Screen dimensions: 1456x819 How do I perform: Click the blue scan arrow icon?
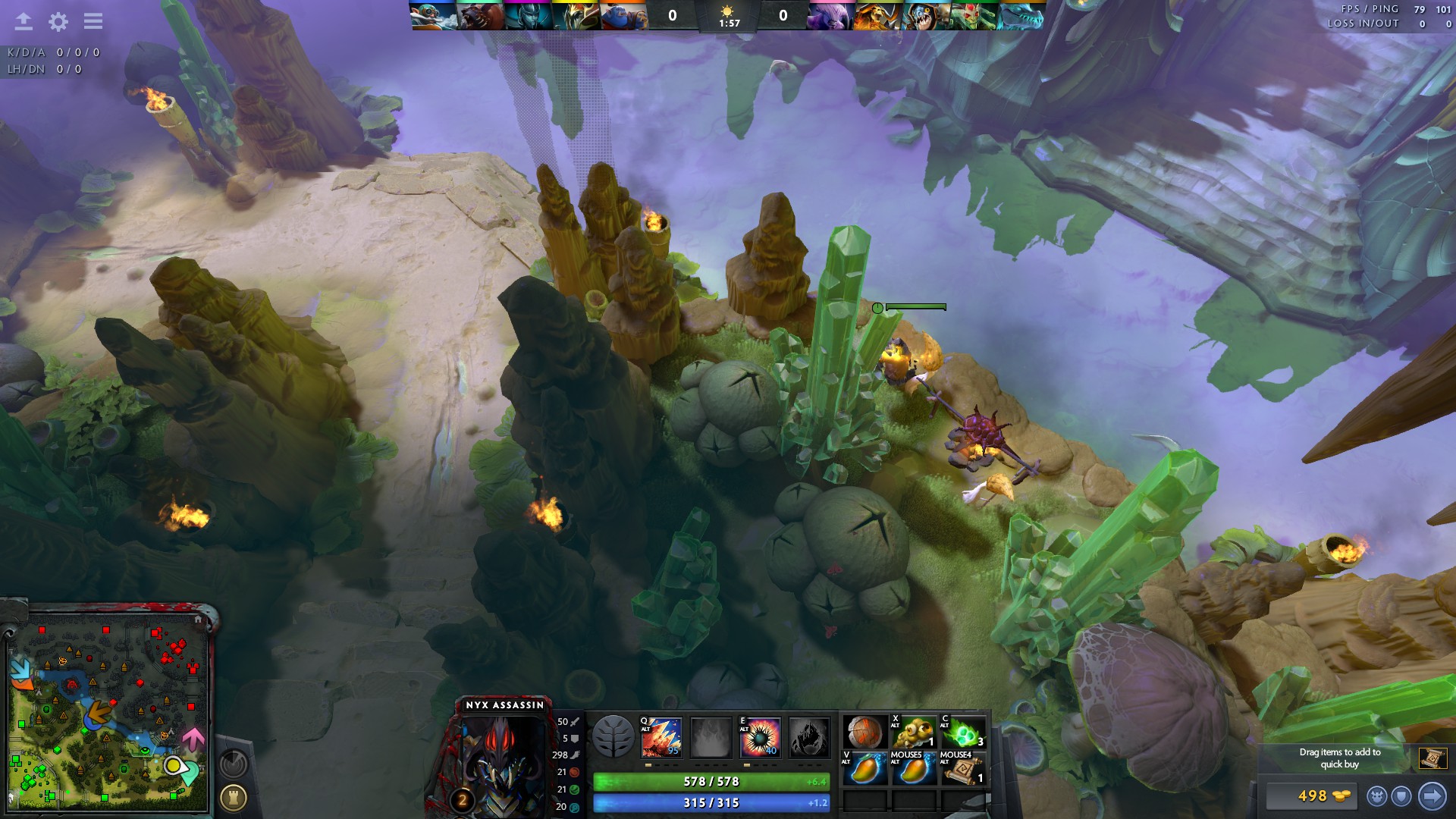(x=1432, y=795)
